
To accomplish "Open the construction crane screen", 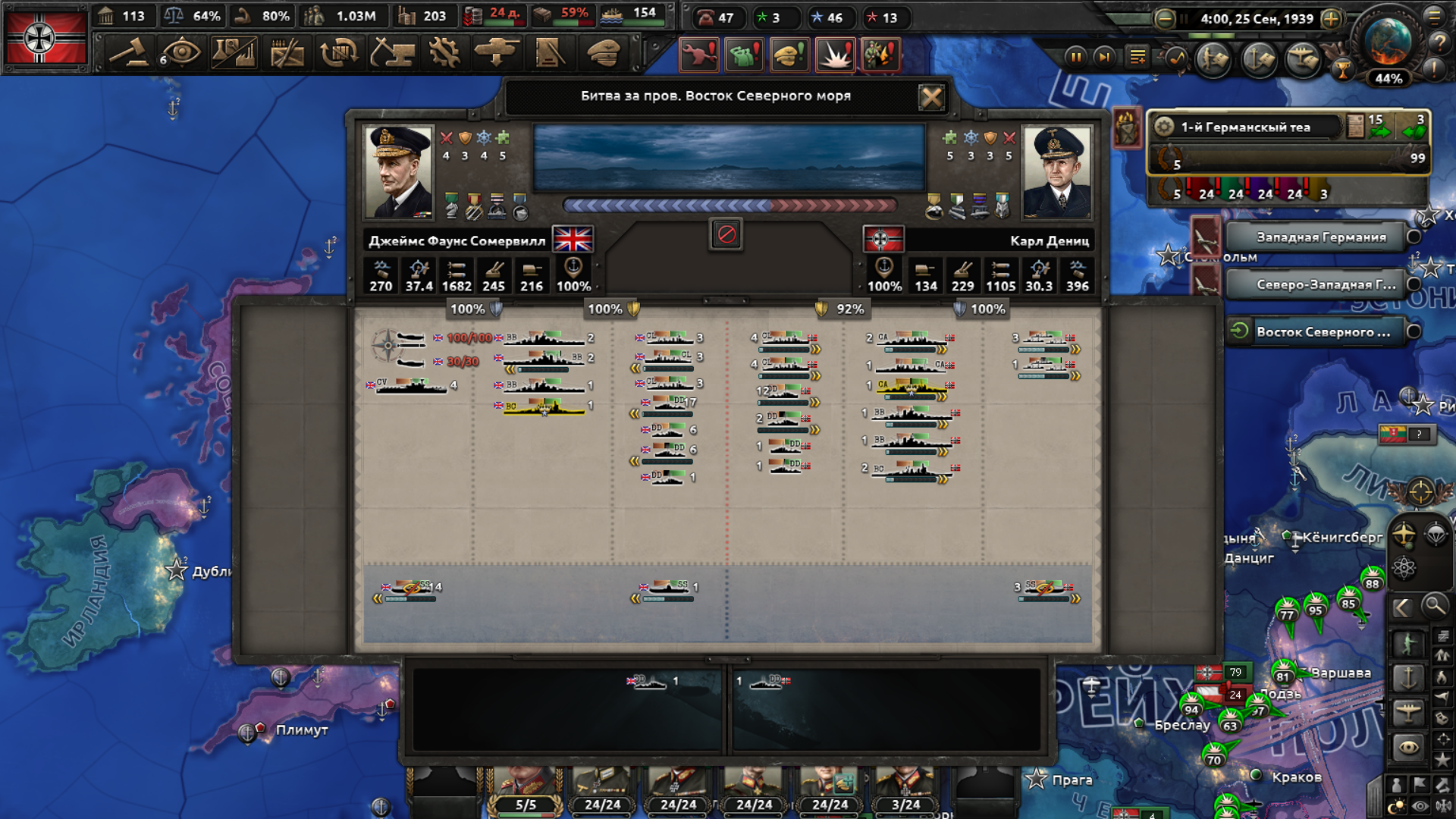I will (x=392, y=53).
